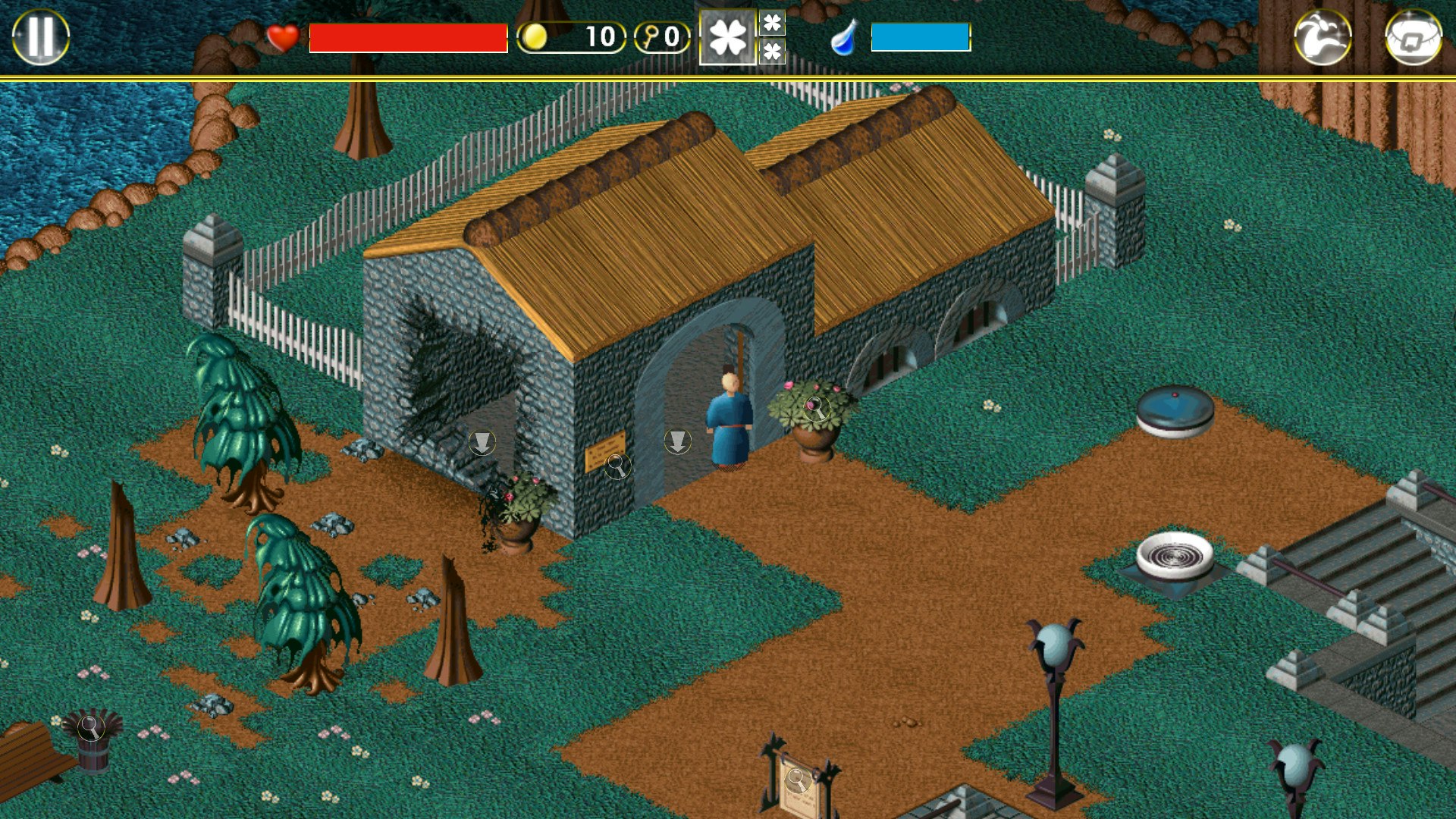Select the large four-leaf clover slot
This screenshot has width=1456, height=819.
pyautogui.click(x=726, y=35)
